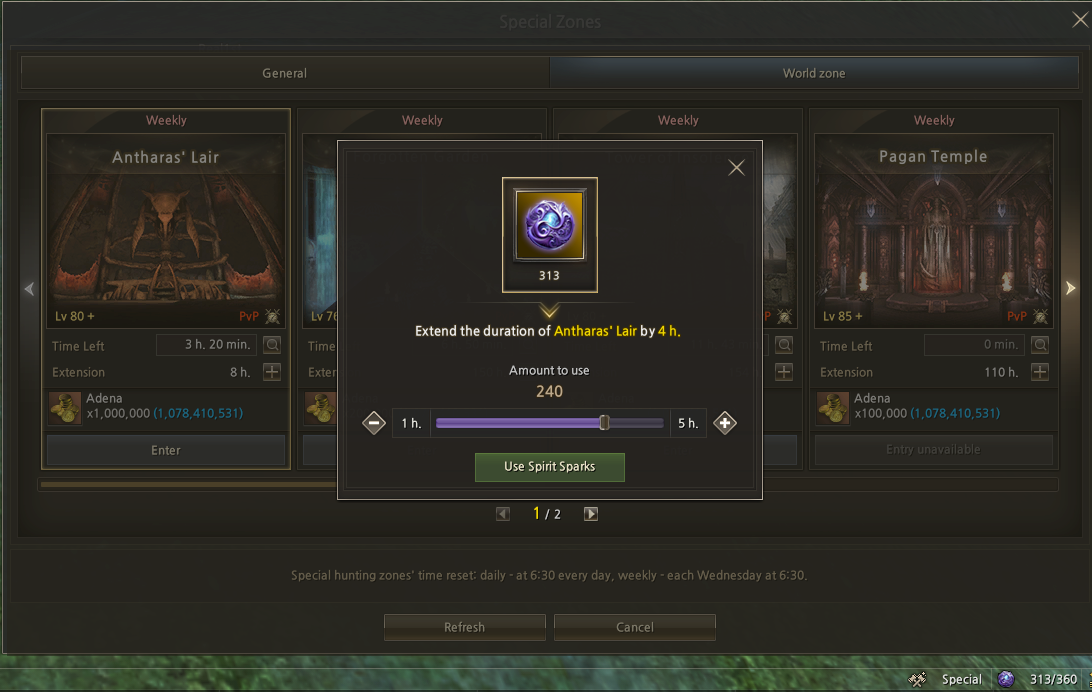Decrease extension amount with minus button
The height and width of the screenshot is (692, 1092).
(374, 423)
